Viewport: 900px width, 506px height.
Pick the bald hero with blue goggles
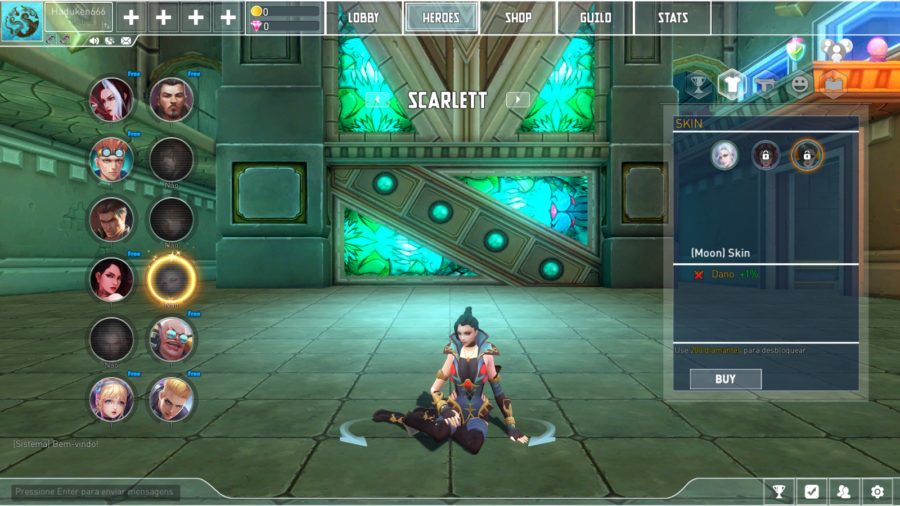coord(171,339)
